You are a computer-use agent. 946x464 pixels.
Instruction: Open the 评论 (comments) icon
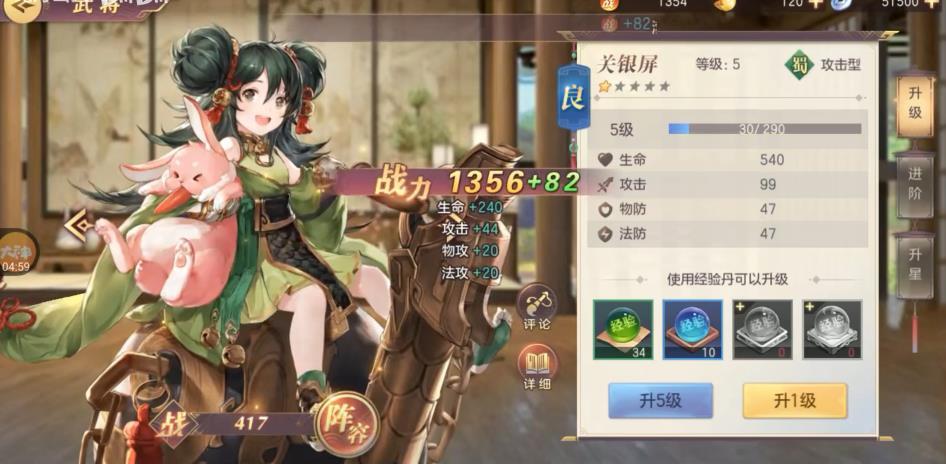point(537,307)
